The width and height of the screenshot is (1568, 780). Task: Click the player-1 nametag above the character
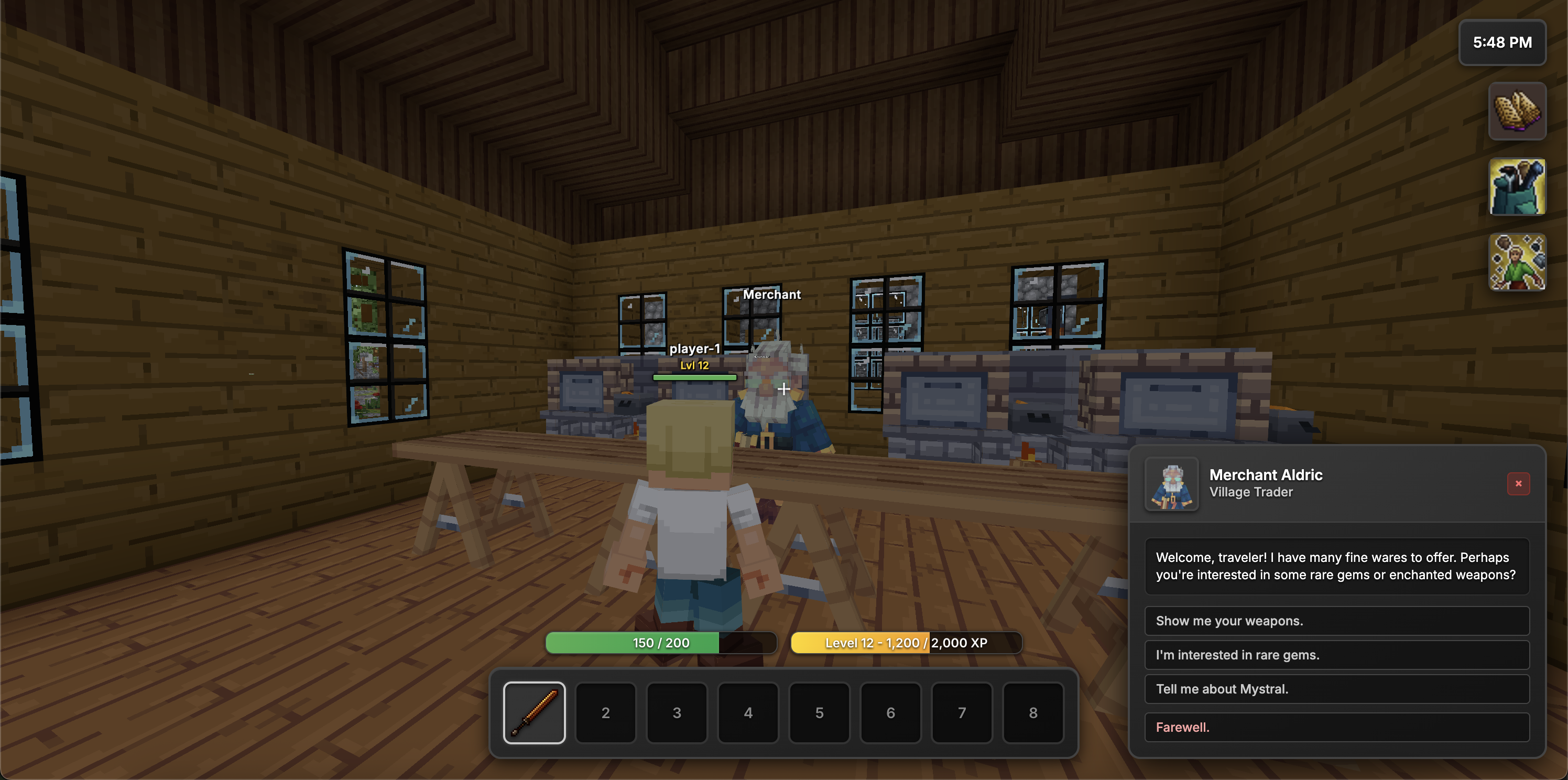694,350
